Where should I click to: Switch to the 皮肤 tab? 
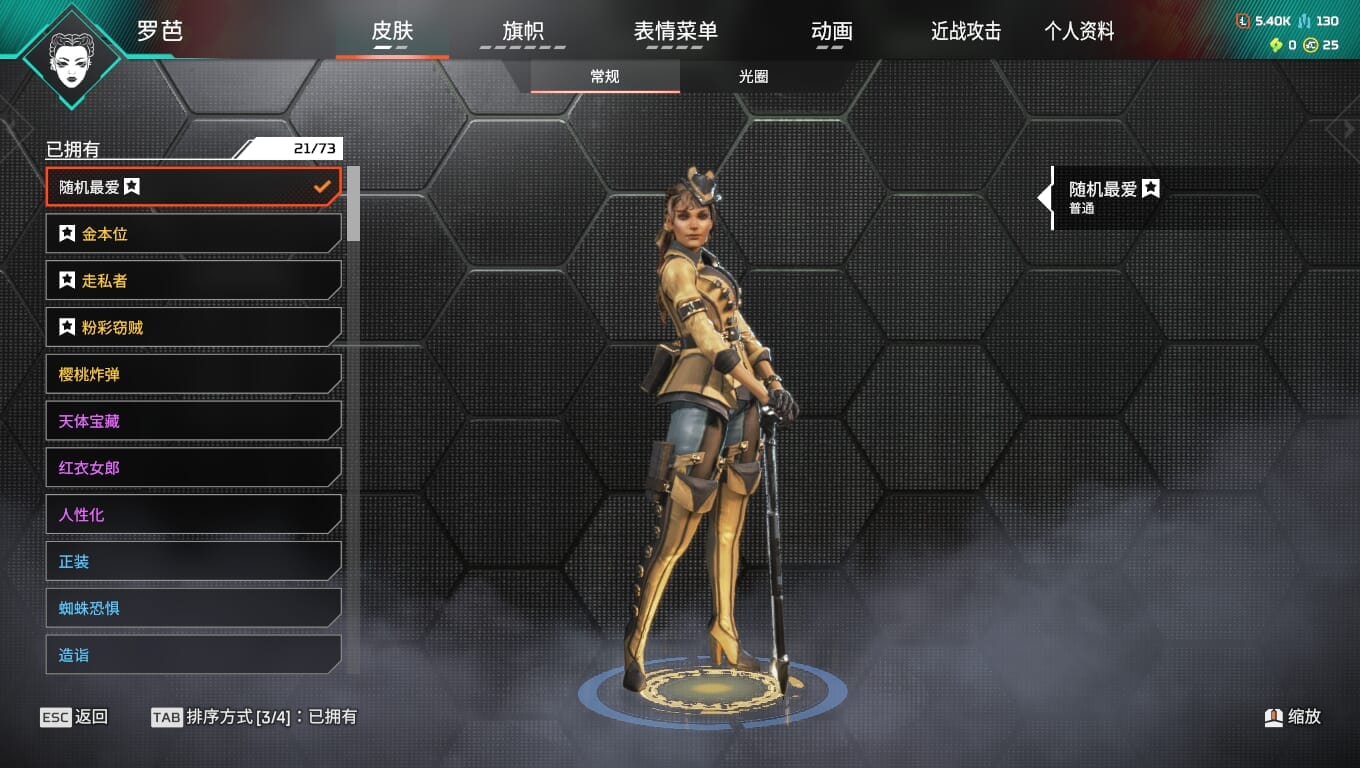(x=392, y=32)
